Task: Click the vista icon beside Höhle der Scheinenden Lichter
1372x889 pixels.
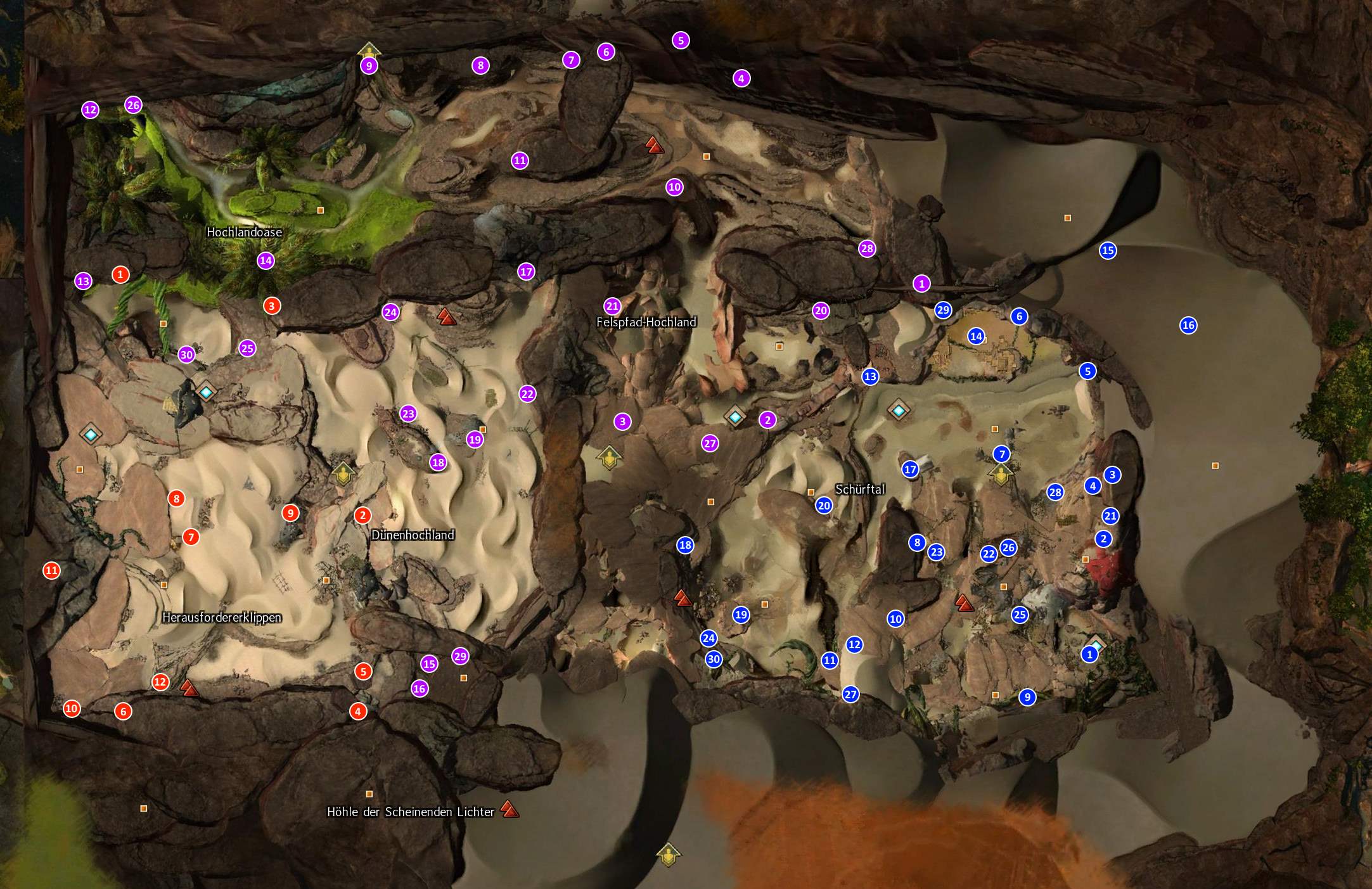Action: pyautogui.click(x=510, y=809)
